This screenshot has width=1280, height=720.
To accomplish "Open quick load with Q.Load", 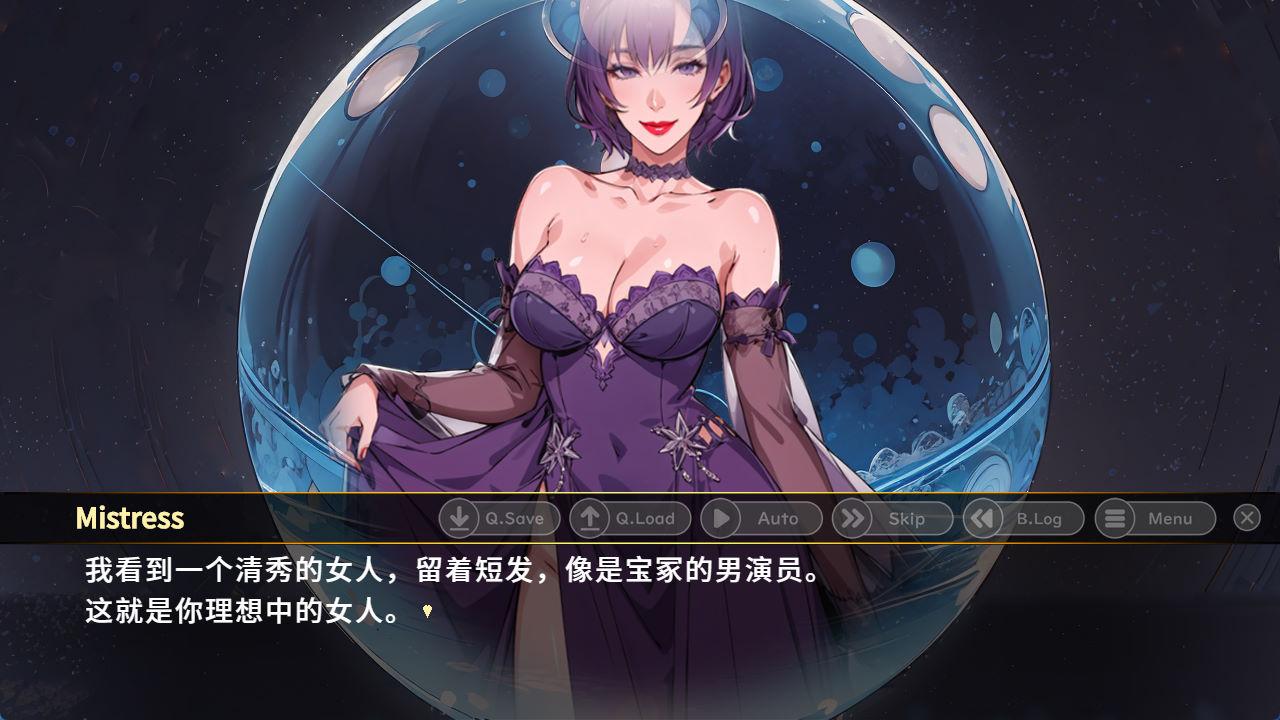I will click(630, 518).
